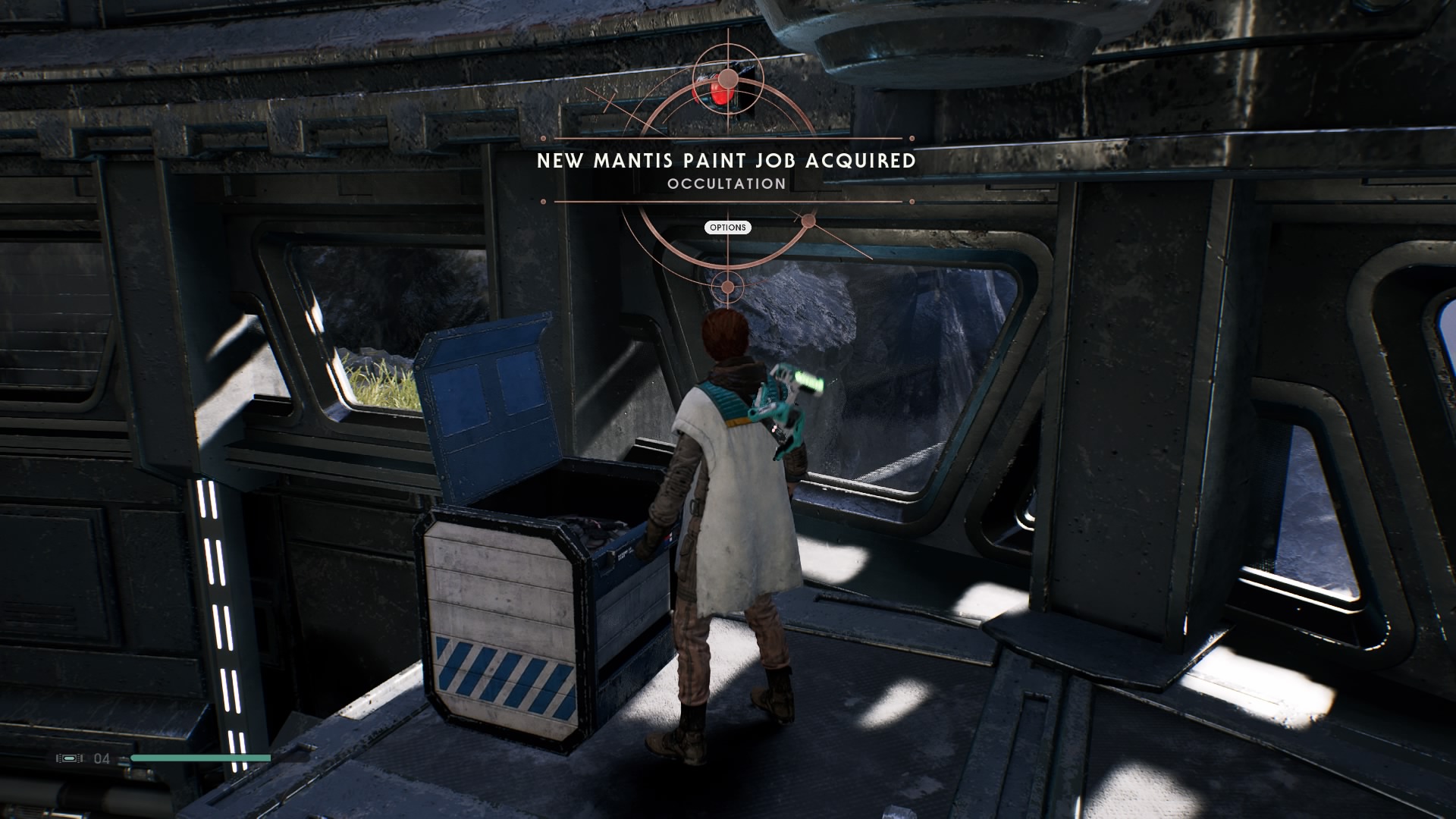Click the NEW MANTIS PAINT JOB ACQUIRED heading
This screenshot has height=819, width=1456.
coord(726,161)
